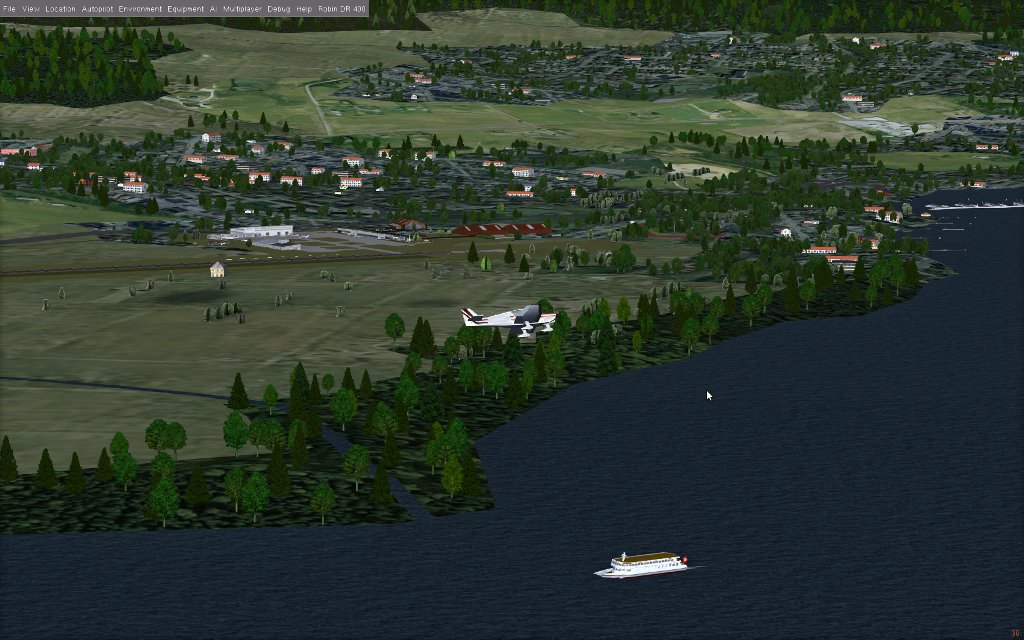Image resolution: width=1024 pixels, height=640 pixels.
Task: Open the View menu
Action: click(x=32, y=8)
